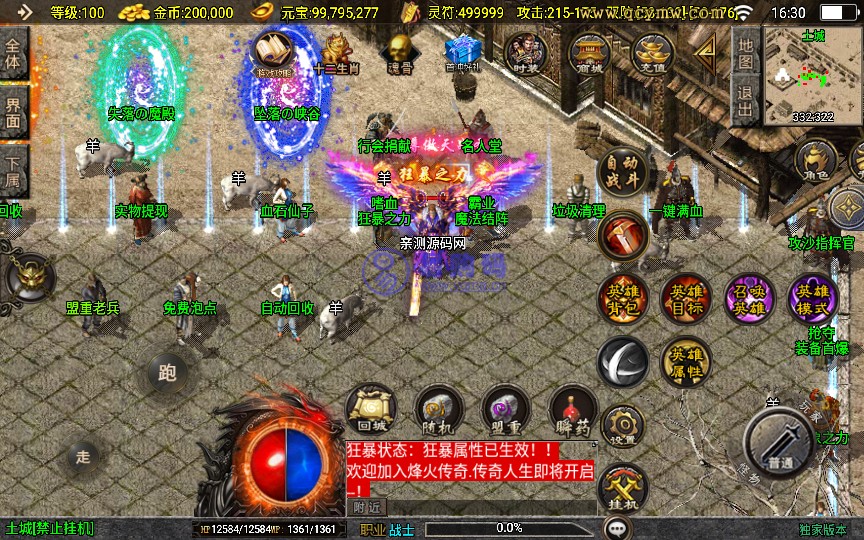The height and width of the screenshot is (540, 864).
Task: Select the 英雄目标 hero target button
Action: pos(685,298)
